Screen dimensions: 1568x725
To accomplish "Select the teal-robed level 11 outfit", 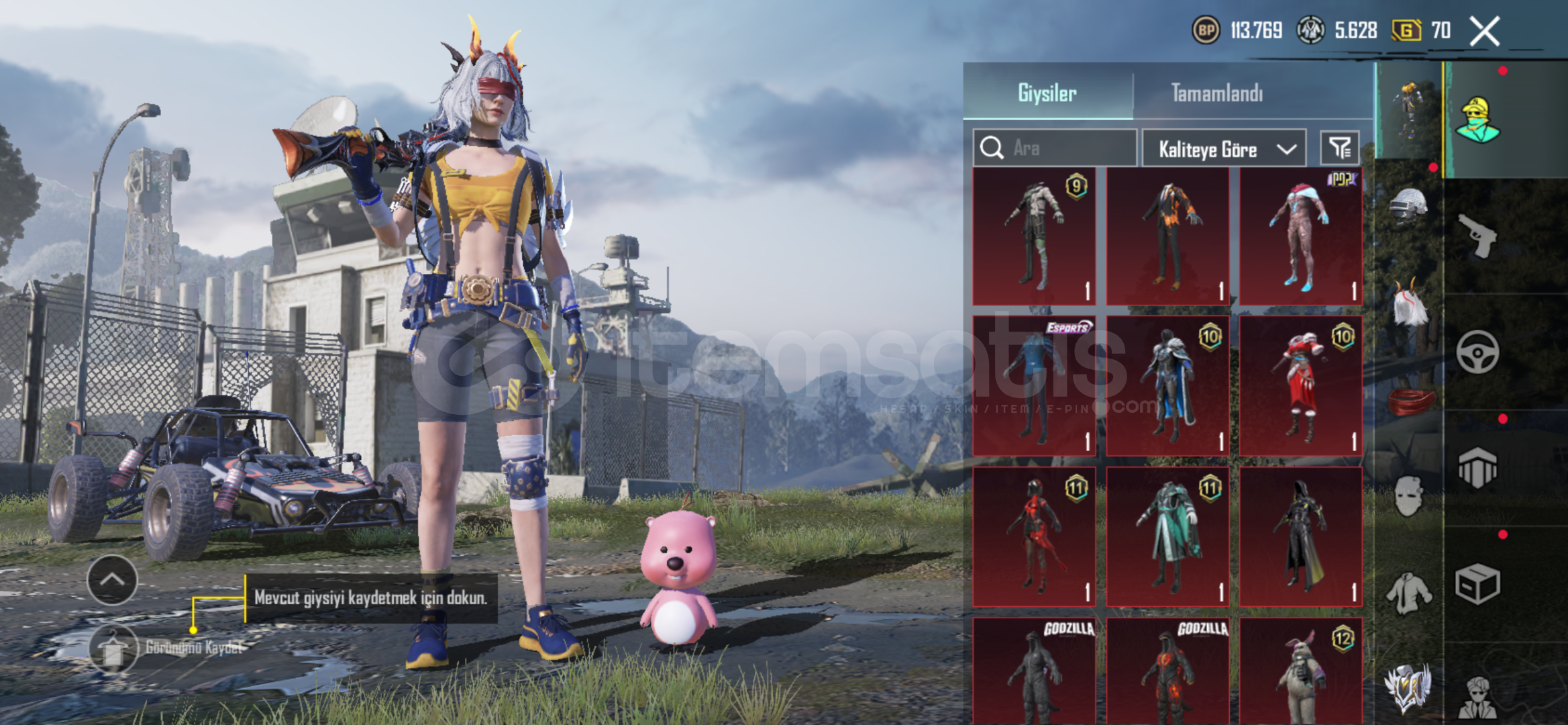I will [1167, 537].
